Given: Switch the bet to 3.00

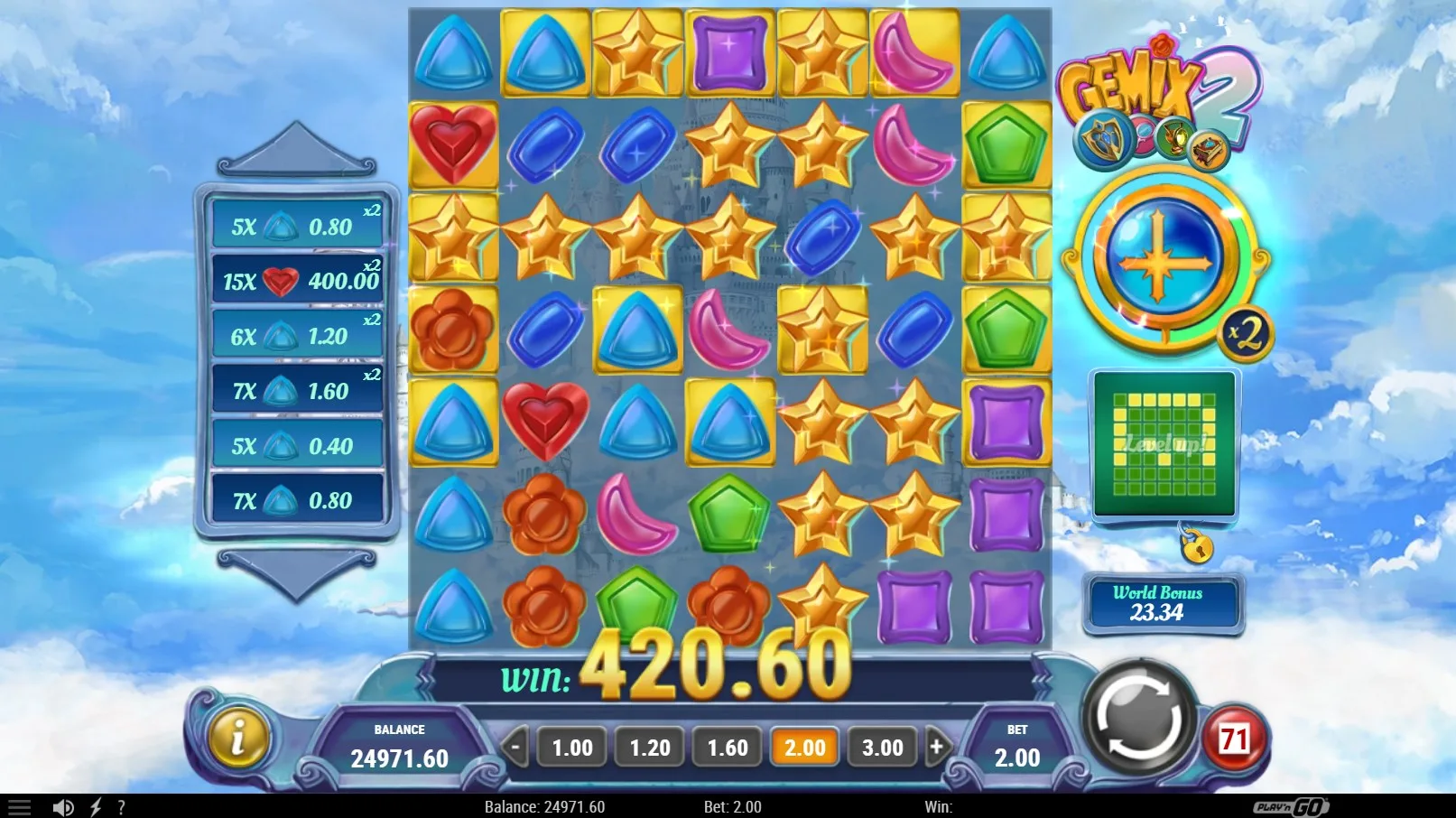Looking at the screenshot, I should (882, 748).
